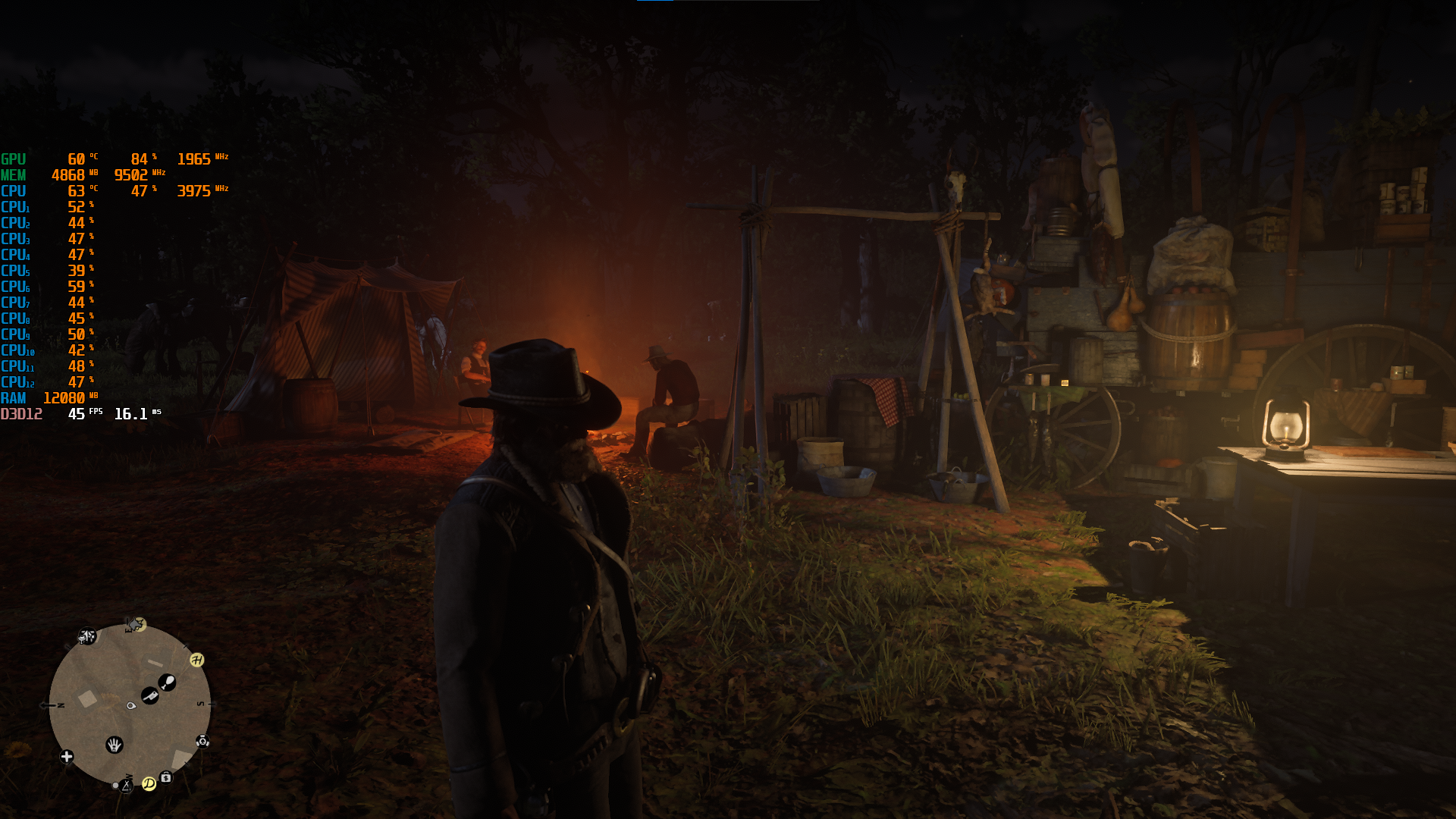
Task: Click the tent lodging icon near the W compass
Action: [x=127, y=787]
